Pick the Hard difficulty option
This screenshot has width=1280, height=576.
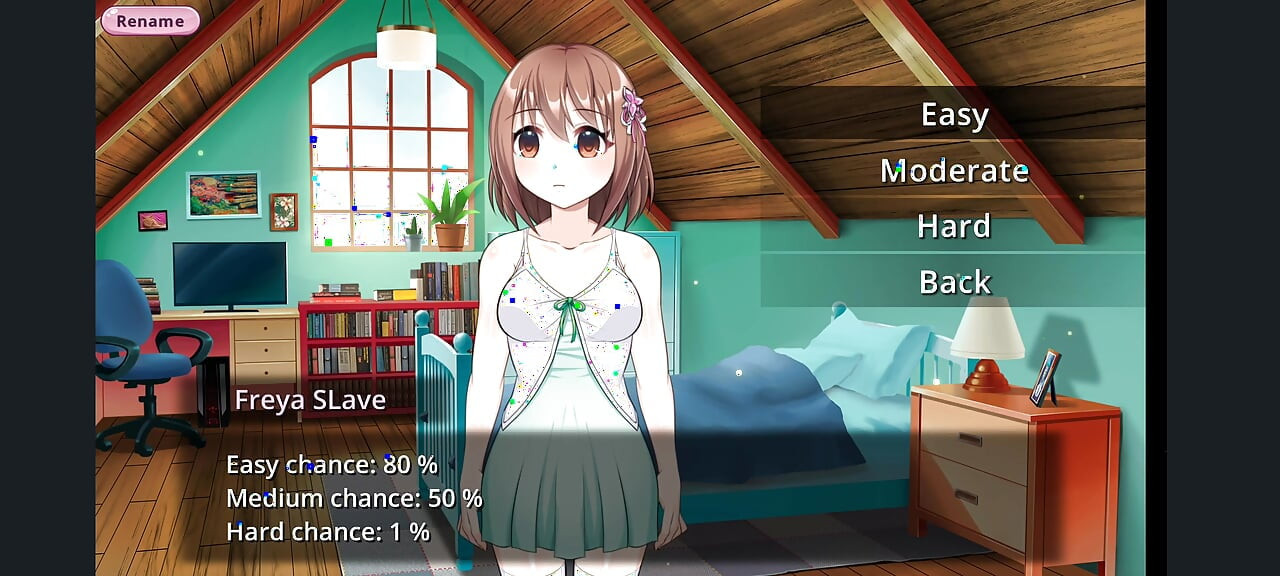(954, 227)
